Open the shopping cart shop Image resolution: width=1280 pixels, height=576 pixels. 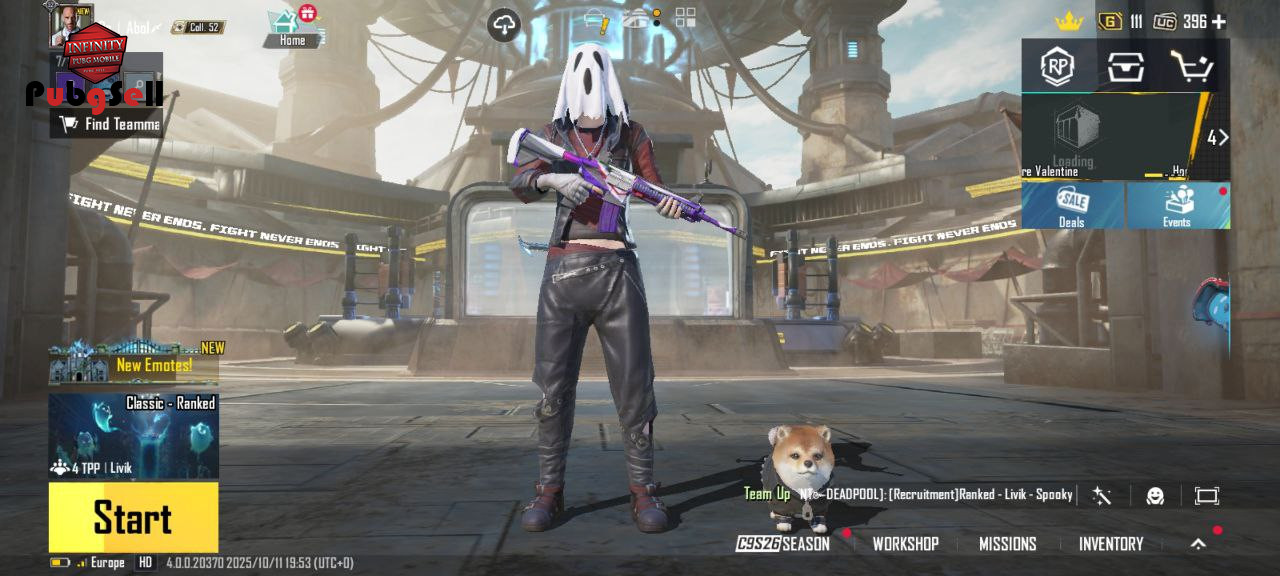coord(1191,67)
